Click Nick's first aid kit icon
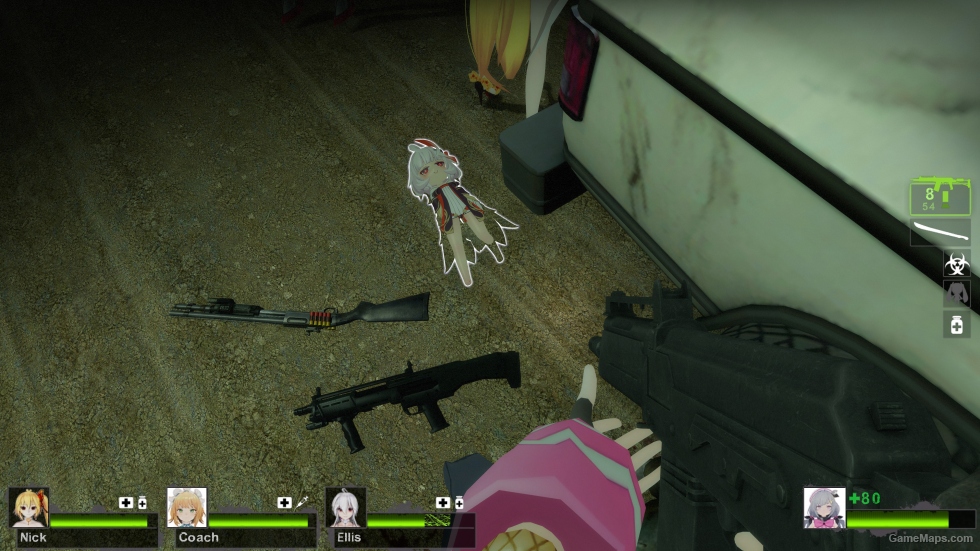 126,502
